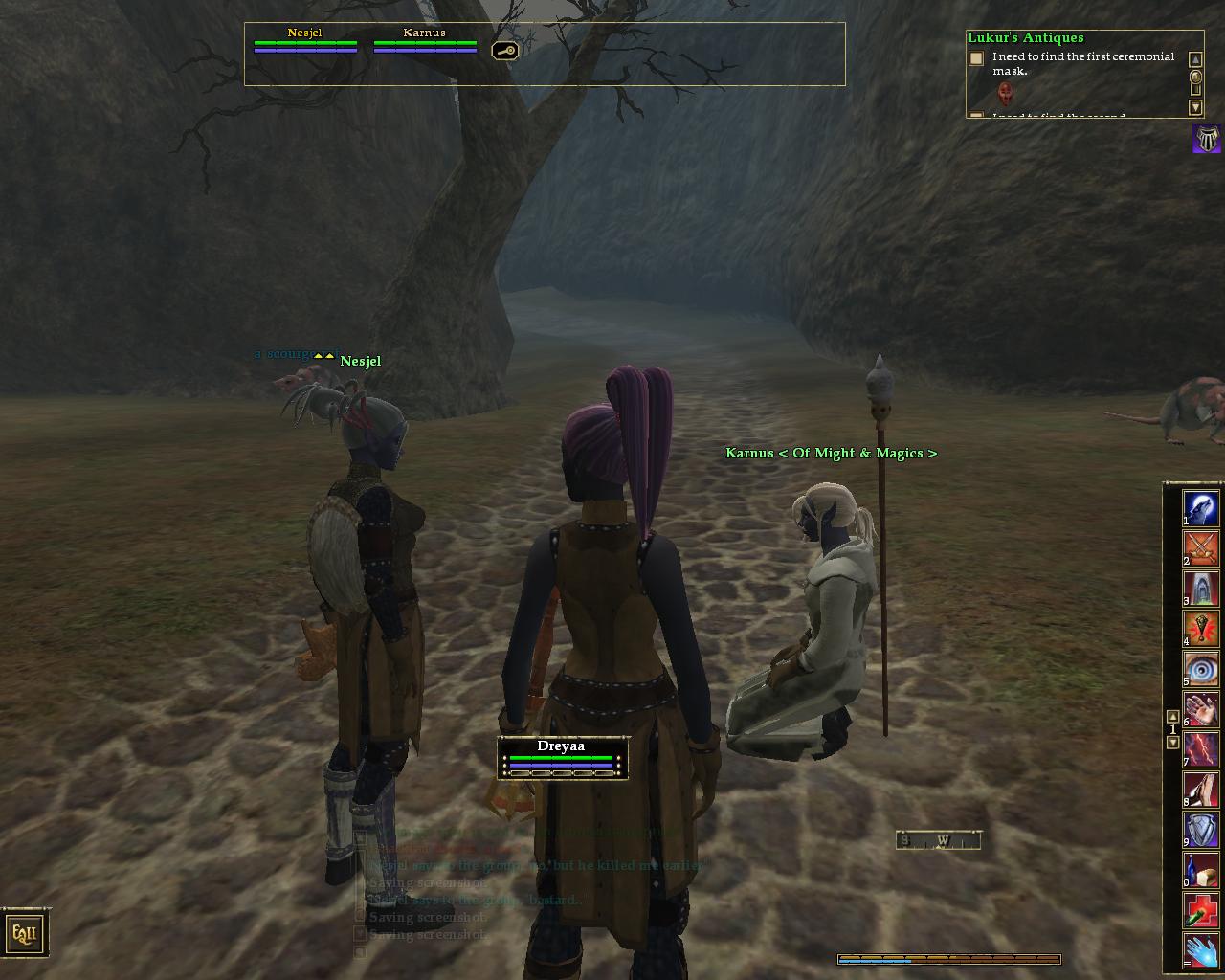Activate the glowing blue hand ability
Image resolution: width=1225 pixels, height=980 pixels.
1201,950
